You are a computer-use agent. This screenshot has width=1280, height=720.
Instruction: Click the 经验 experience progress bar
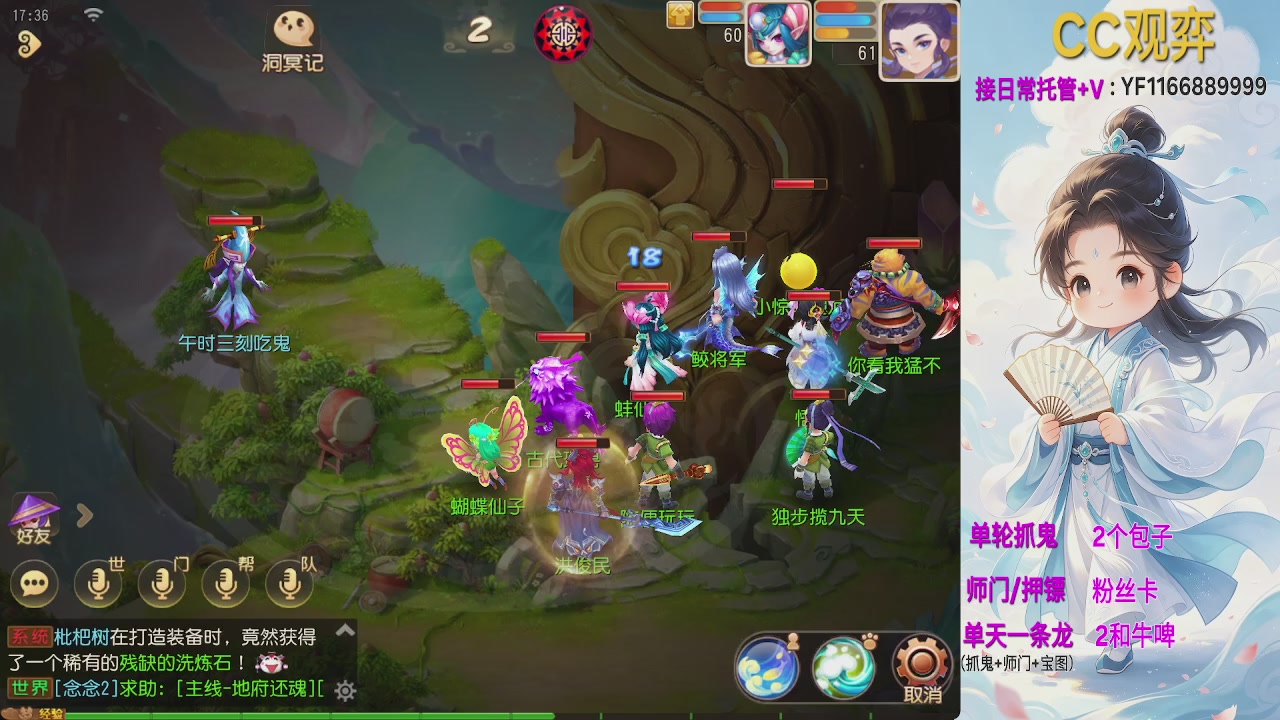pyautogui.click(x=300, y=714)
